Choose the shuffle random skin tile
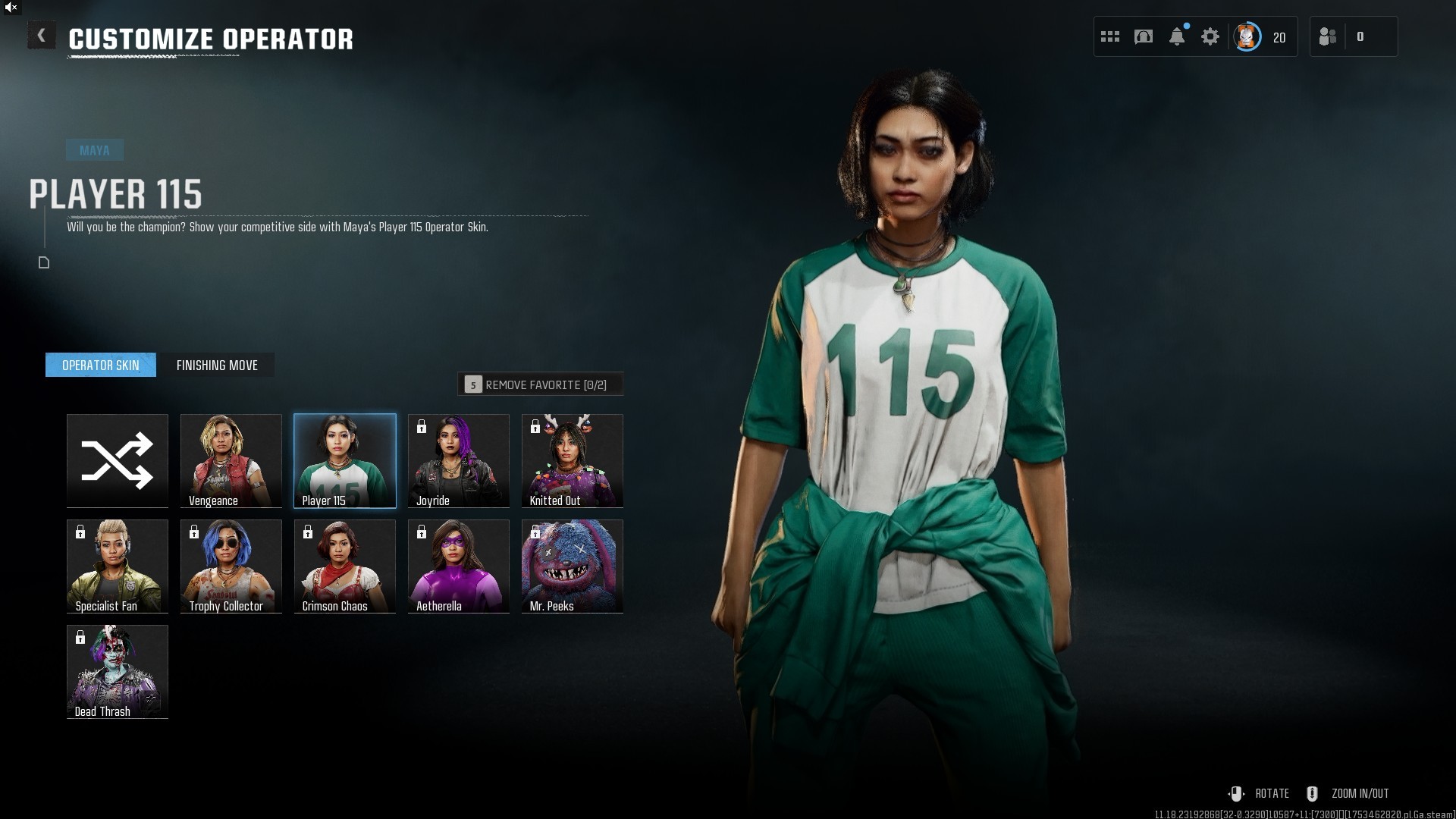This screenshot has height=819, width=1456. coord(118,460)
